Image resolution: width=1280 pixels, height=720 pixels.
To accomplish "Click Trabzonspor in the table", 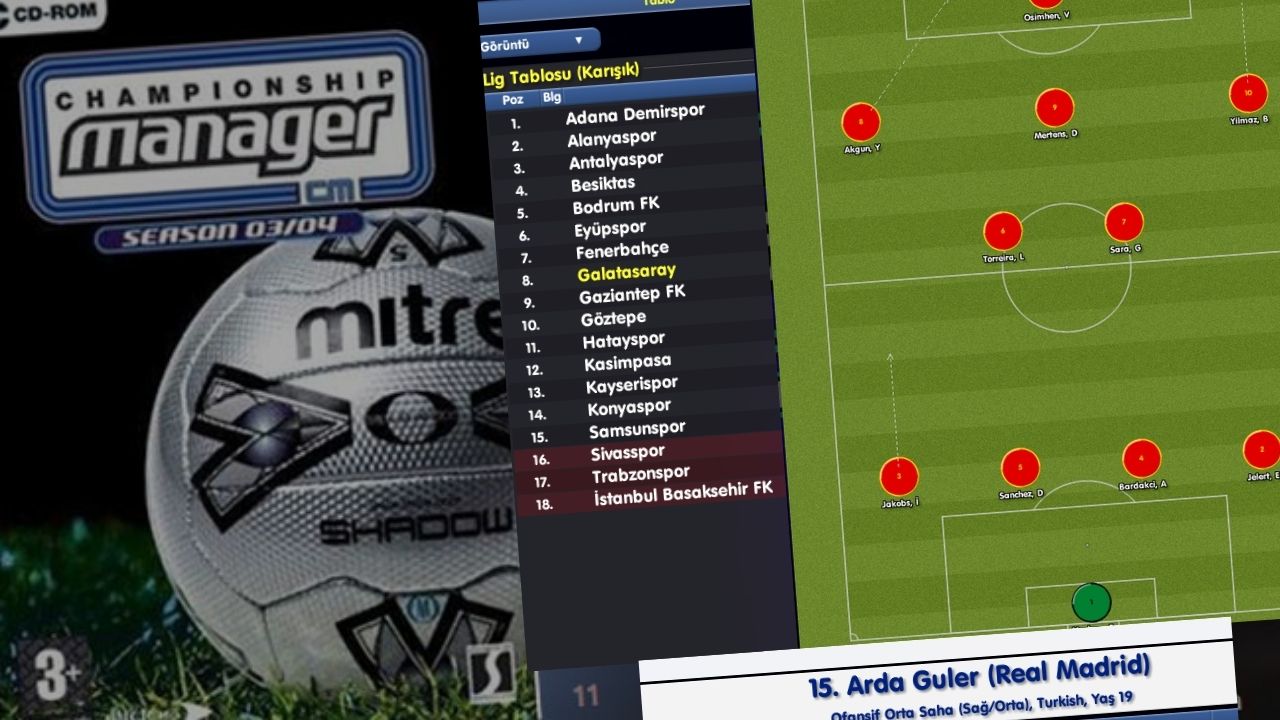I will point(640,475).
